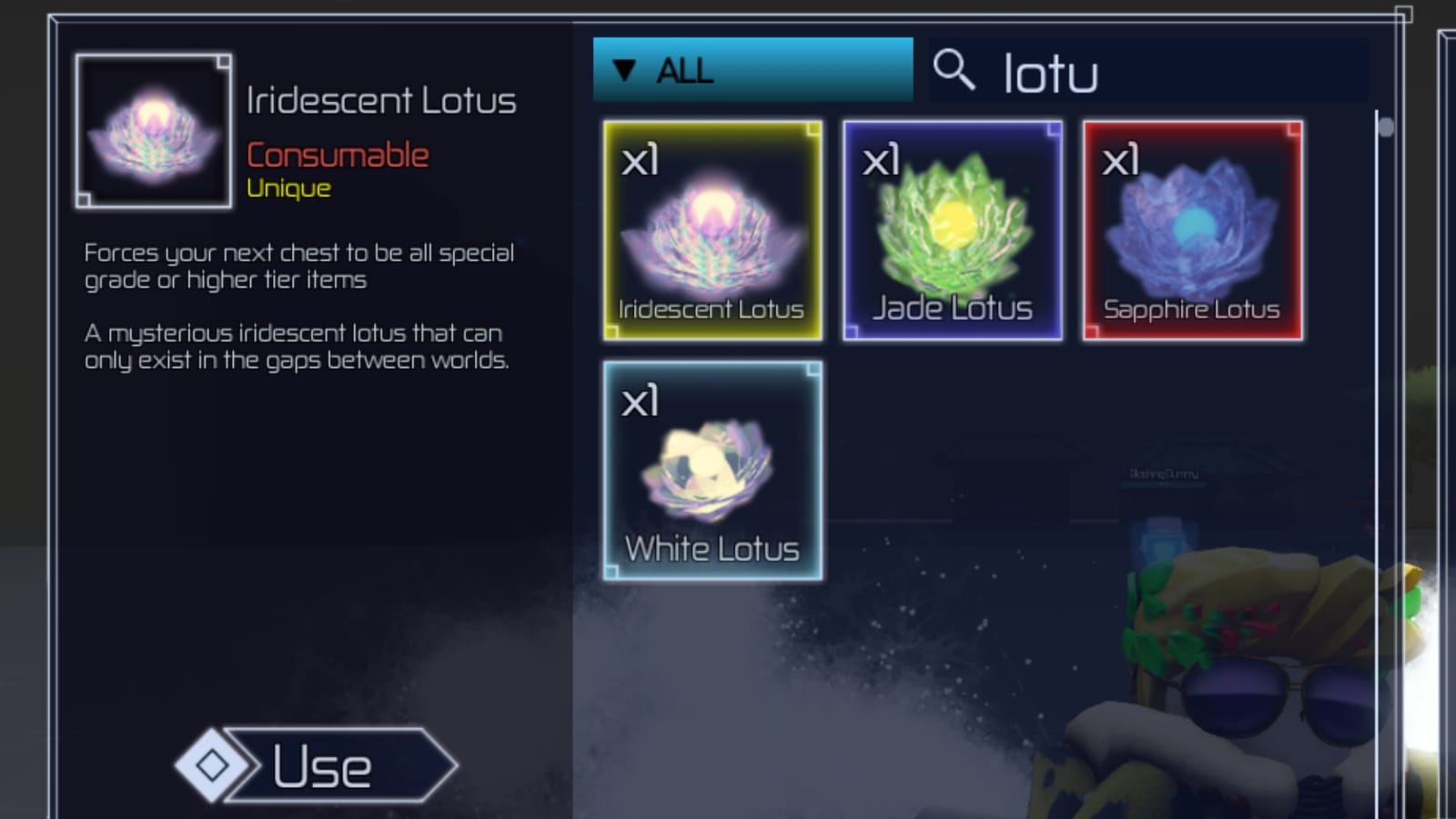Expand the category filter triangle
The image size is (1456, 819).
(x=624, y=68)
